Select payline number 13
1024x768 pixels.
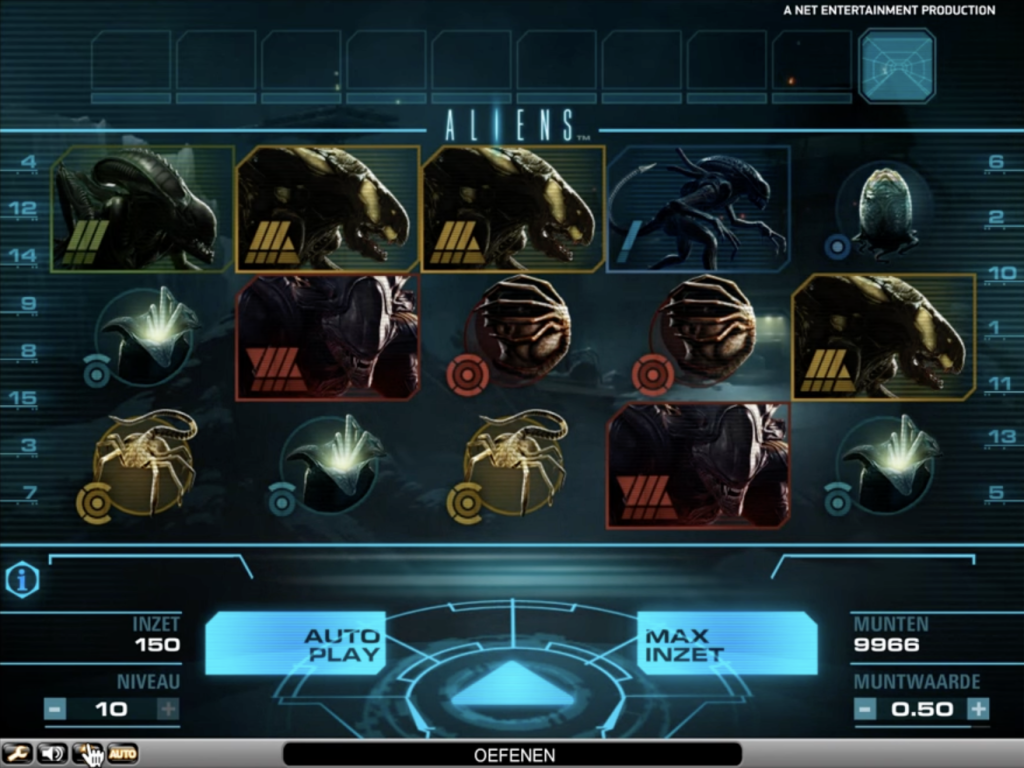pos(1000,436)
